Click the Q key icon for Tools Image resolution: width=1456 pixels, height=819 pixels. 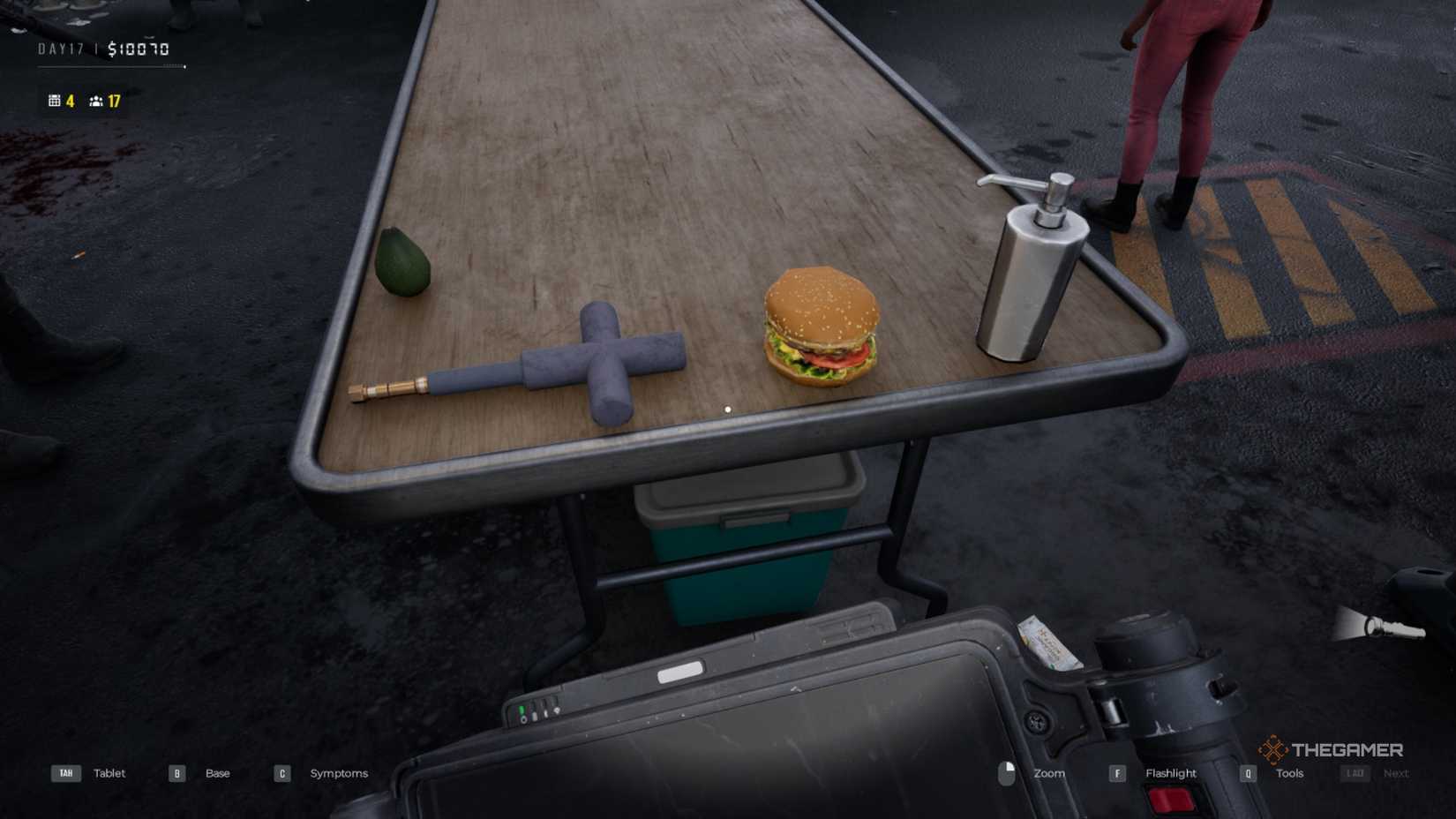(x=1248, y=773)
